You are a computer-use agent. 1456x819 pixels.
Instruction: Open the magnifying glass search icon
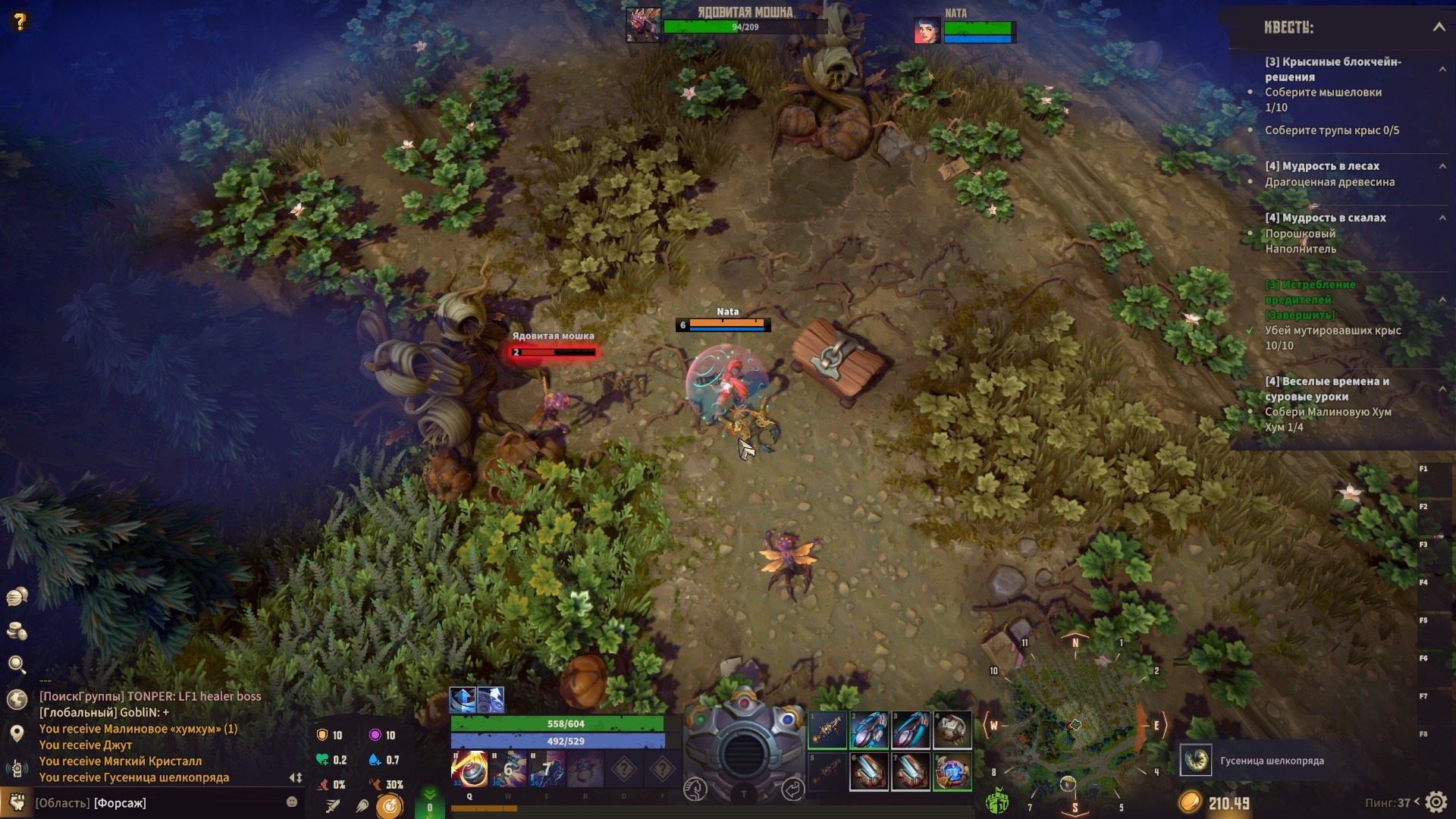17,665
